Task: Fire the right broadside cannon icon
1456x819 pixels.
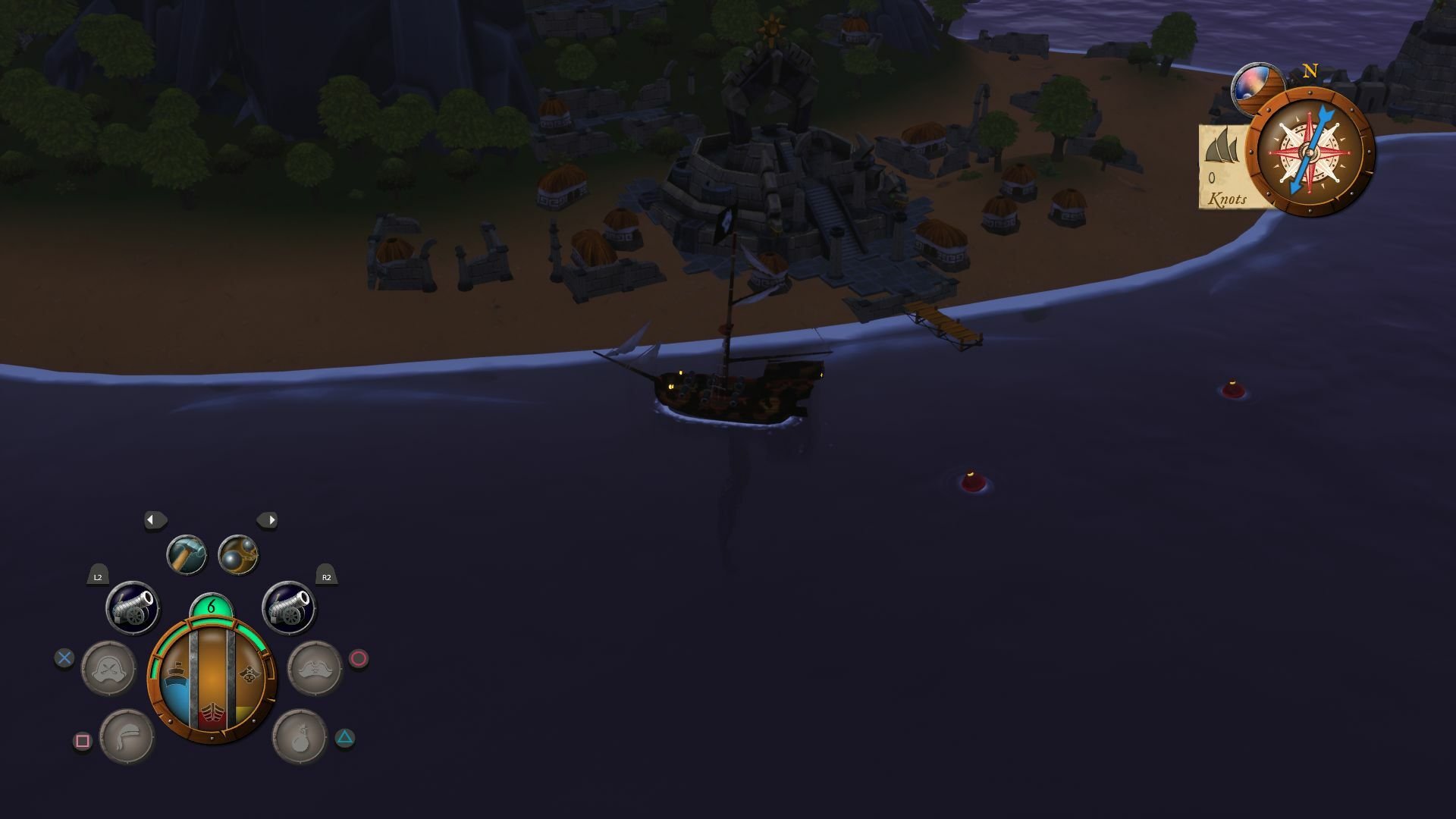Action: pos(289,608)
